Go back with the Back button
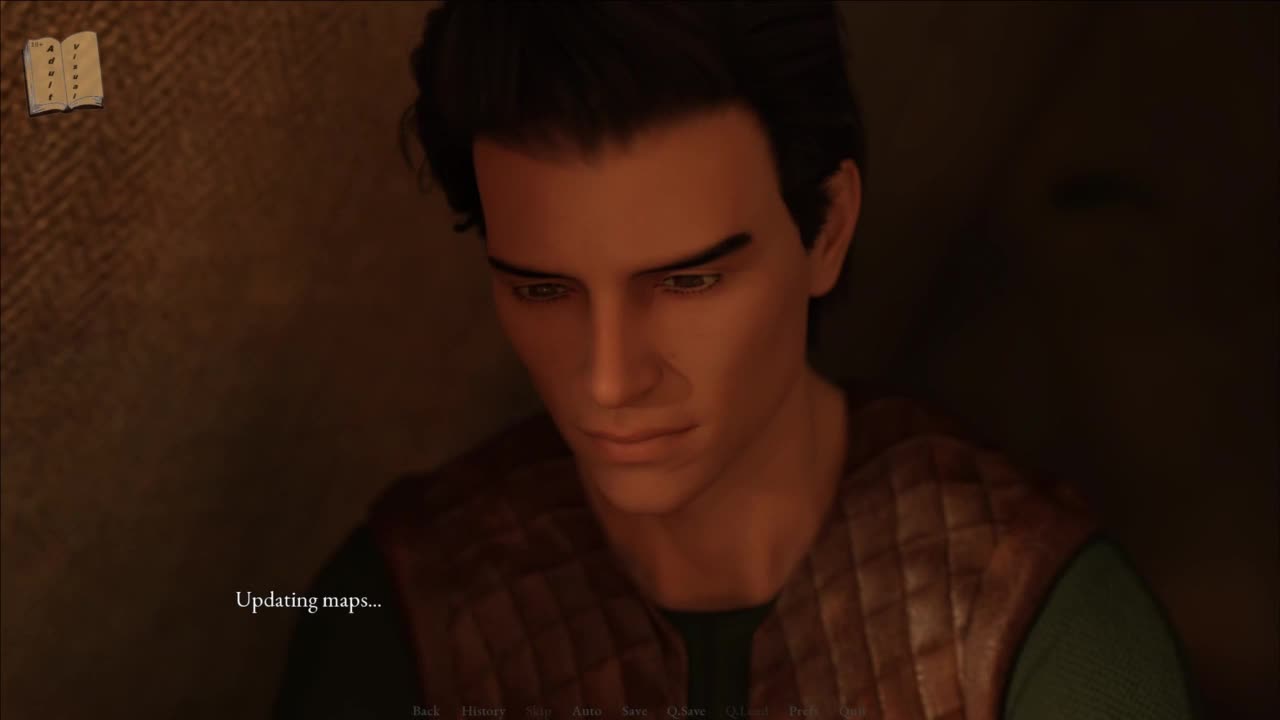Screen dimensions: 1280x720 [x=426, y=711]
